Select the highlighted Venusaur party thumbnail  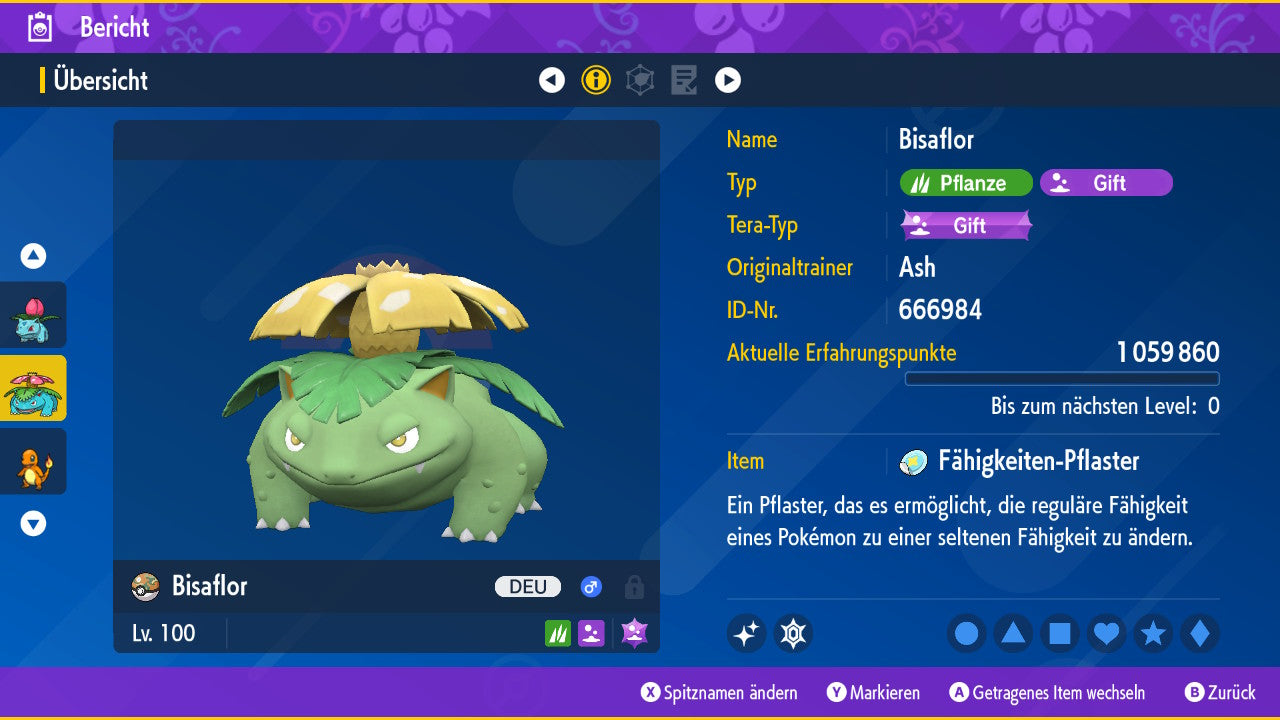click(x=34, y=388)
